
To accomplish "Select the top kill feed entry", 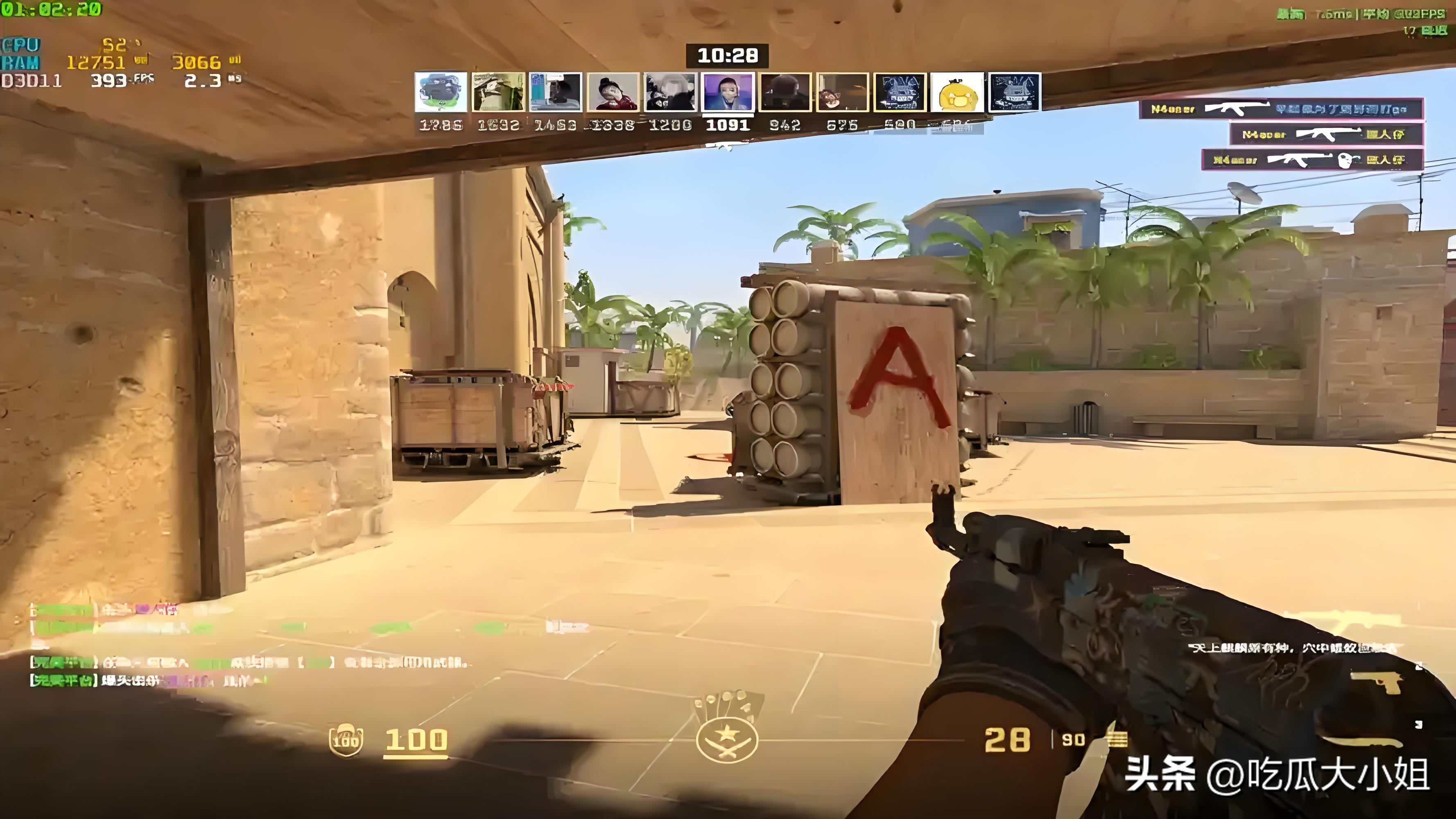I will pyautogui.click(x=1280, y=109).
